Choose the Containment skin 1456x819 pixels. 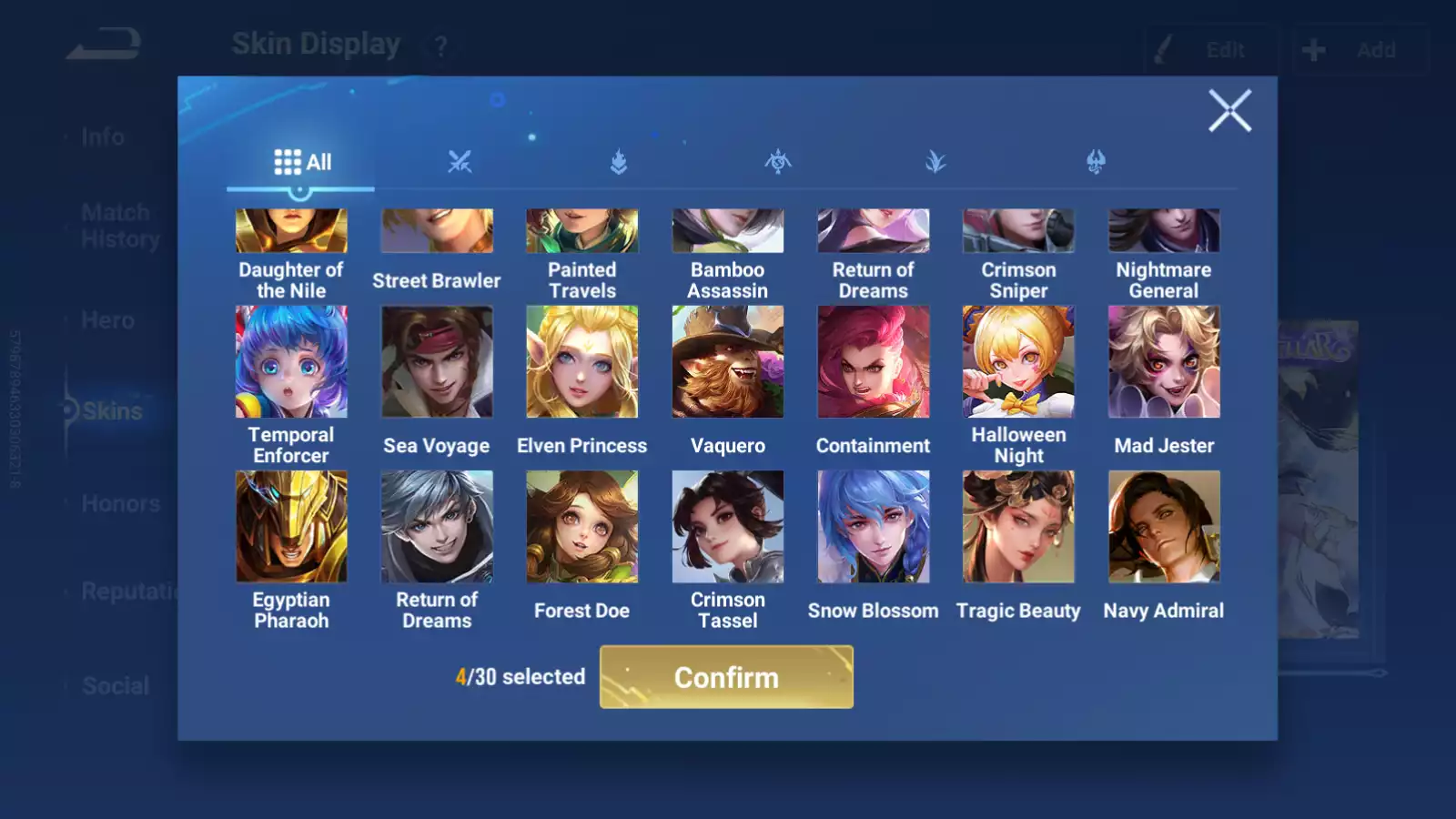click(x=874, y=362)
